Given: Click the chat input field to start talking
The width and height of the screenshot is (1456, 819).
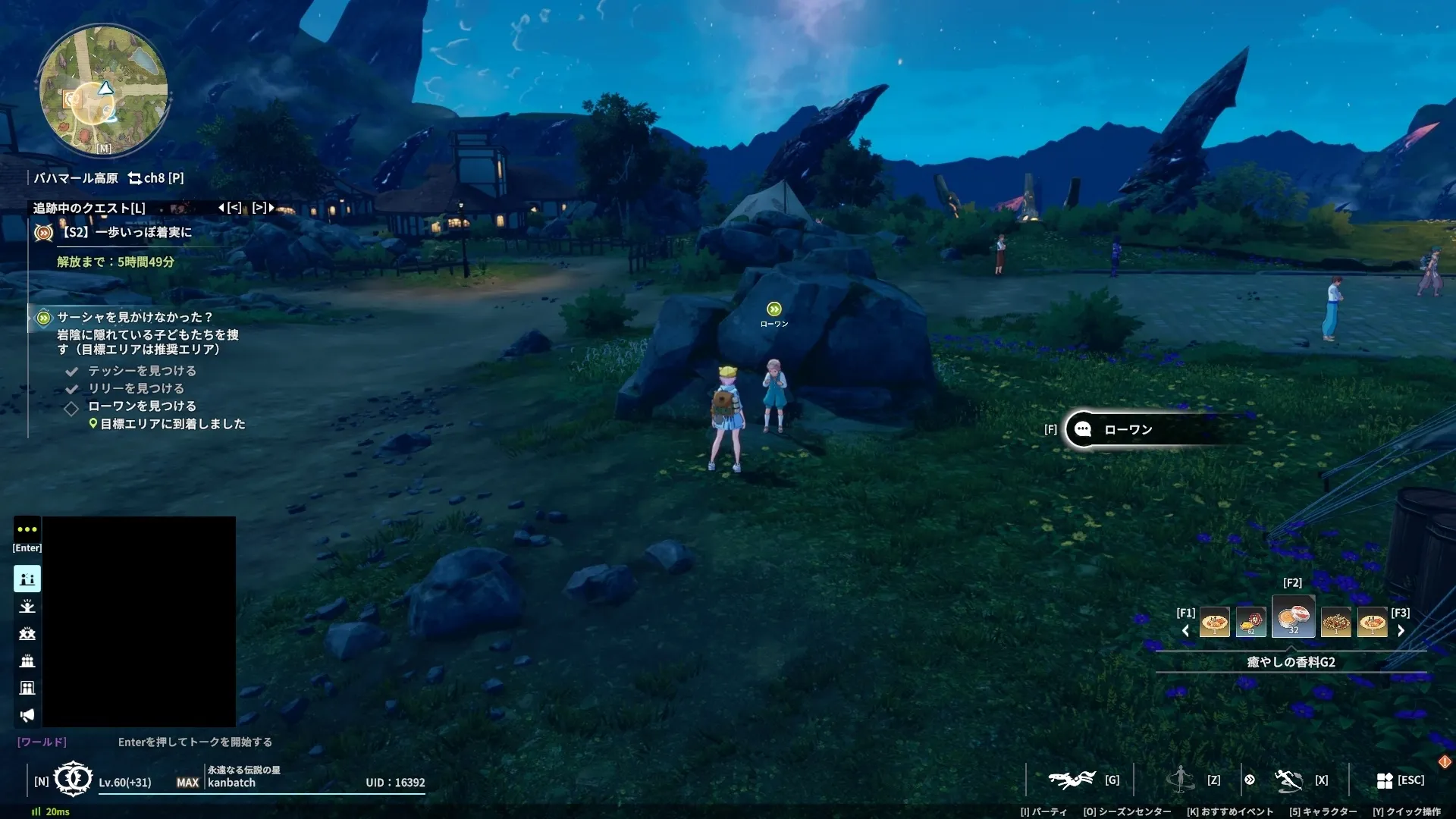Looking at the screenshot, I should pos(194,742).
